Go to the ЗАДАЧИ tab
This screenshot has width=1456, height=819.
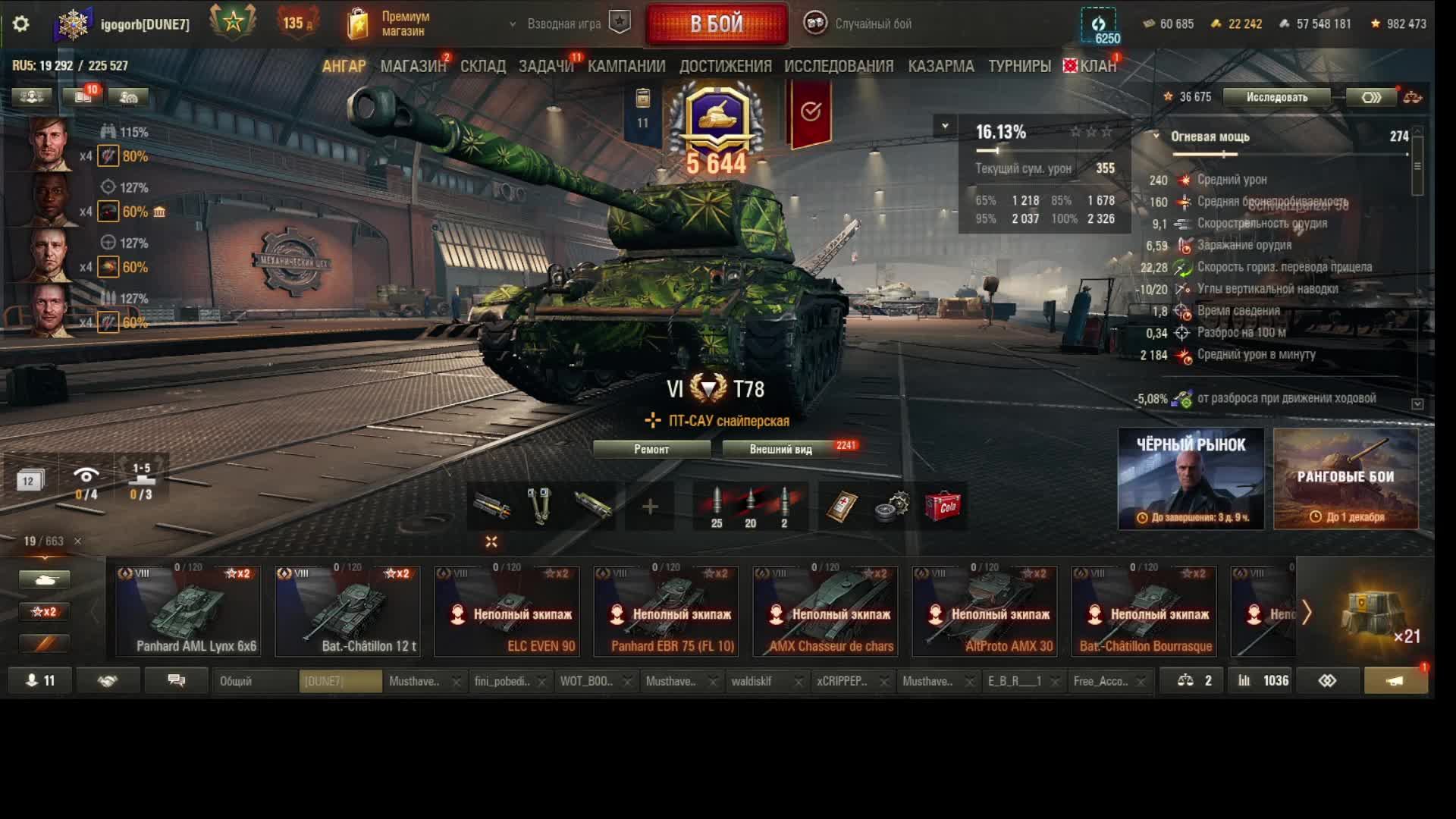pyautogui.click(x=546, y=67)
